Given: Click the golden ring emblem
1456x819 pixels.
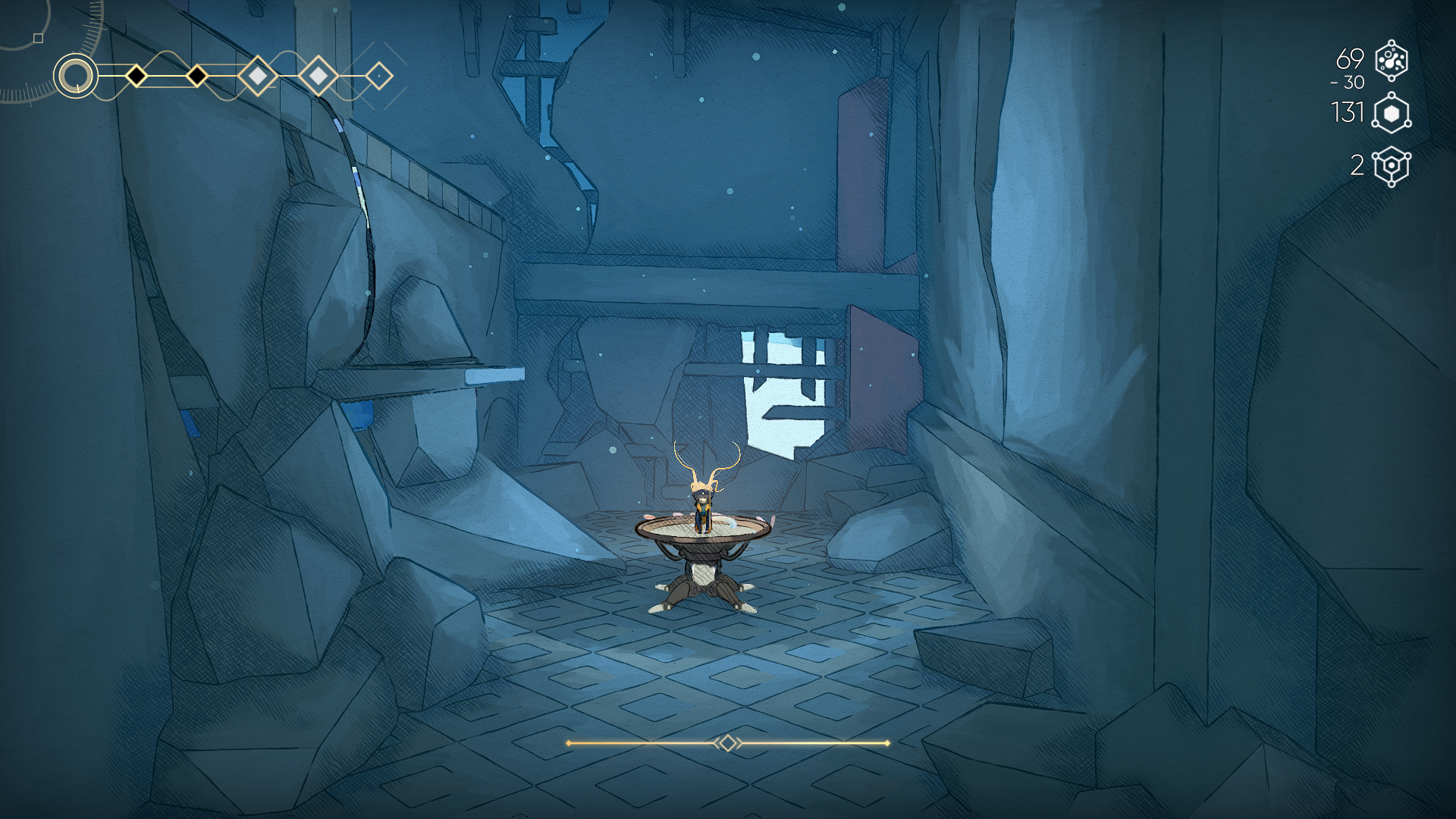Looking at the screenshot, I should point(75,76).
